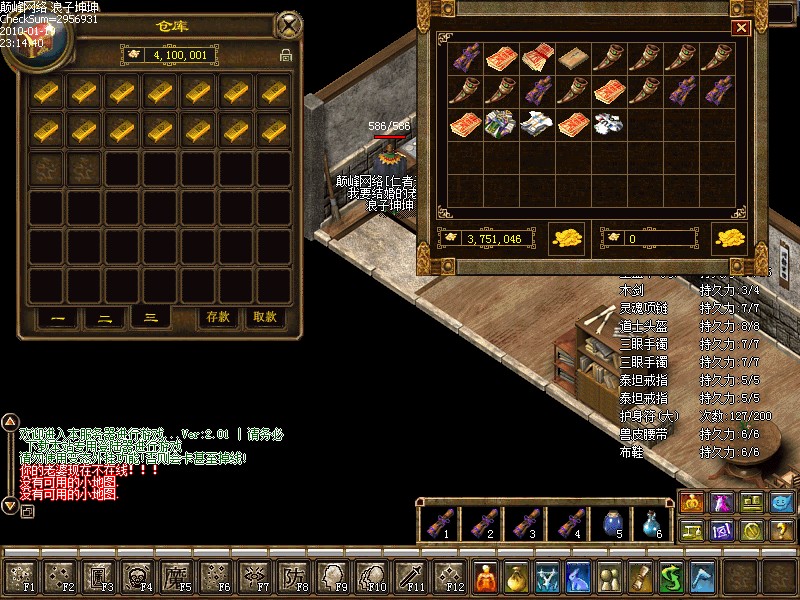
Task: Switch to warehouse page 一
Action: pyautogui.click(x=58, y=318)
